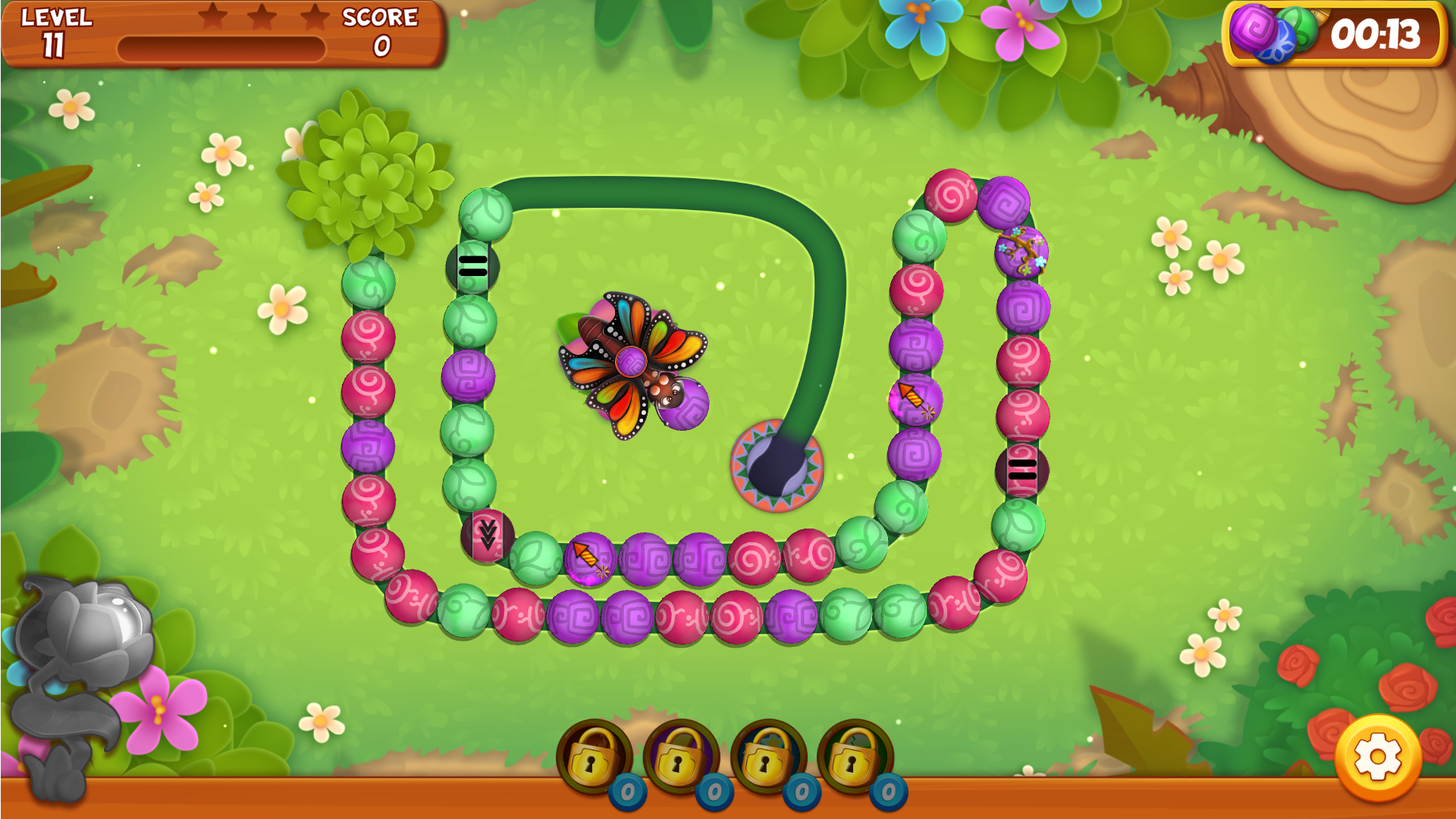Click the skull exit hole at the chain's end
This screenshot has width=1456, height=819.
pyautogui.click(x=777, y=466)
